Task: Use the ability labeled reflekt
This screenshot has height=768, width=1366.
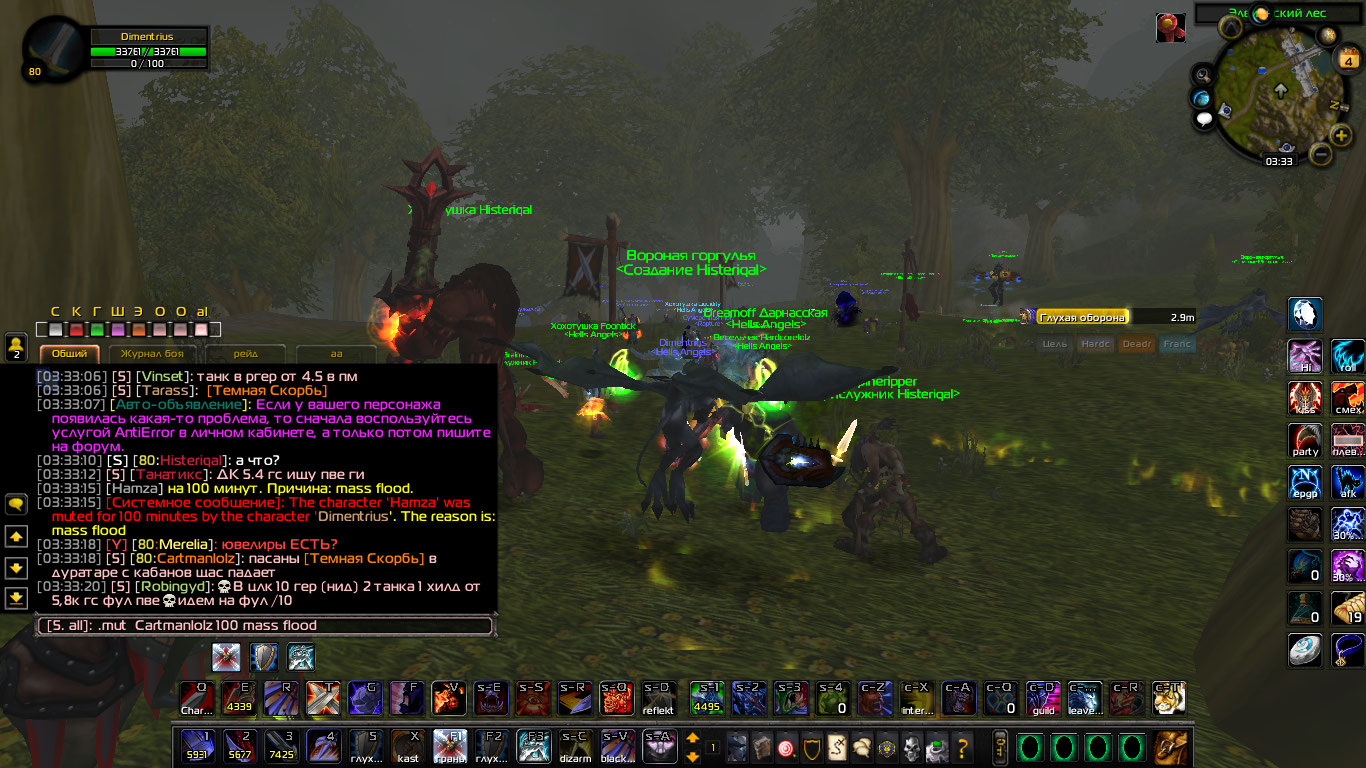Action: (x=658, y=698)
